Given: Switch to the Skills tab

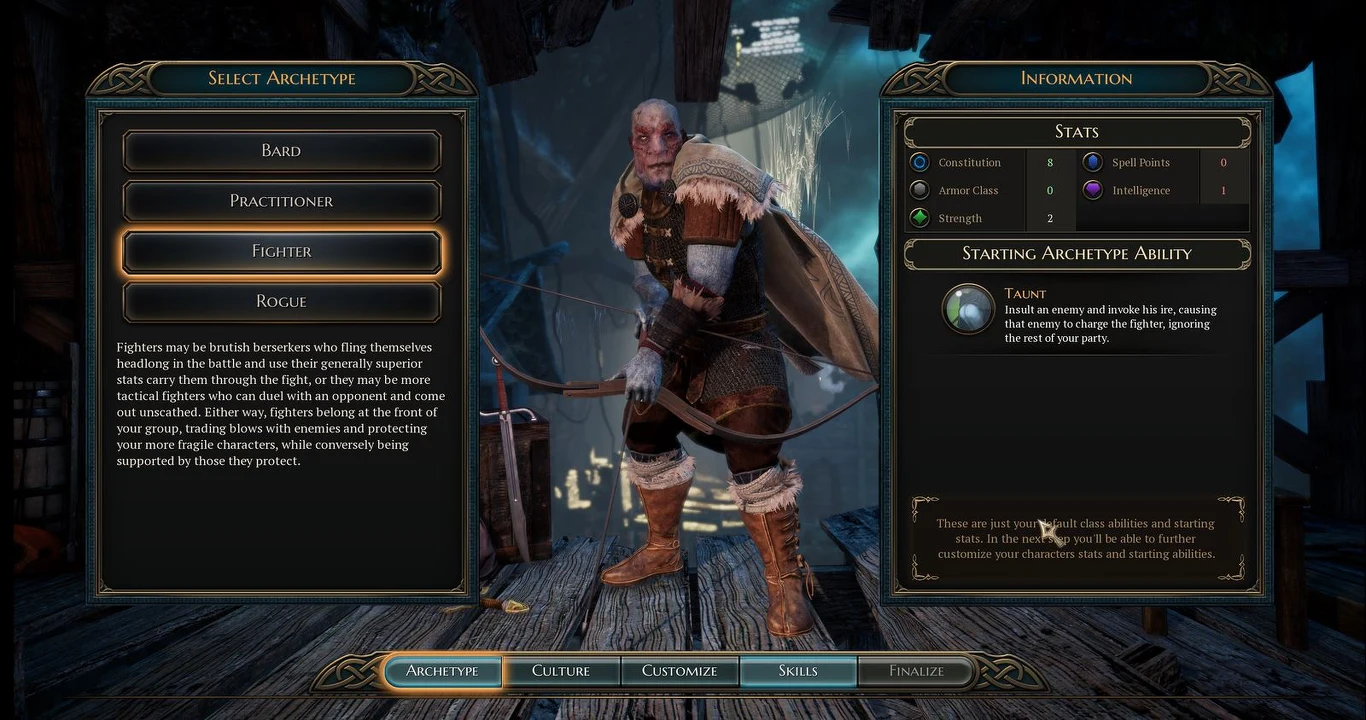Looking at the screenshot, I should (x=798, y=671).
